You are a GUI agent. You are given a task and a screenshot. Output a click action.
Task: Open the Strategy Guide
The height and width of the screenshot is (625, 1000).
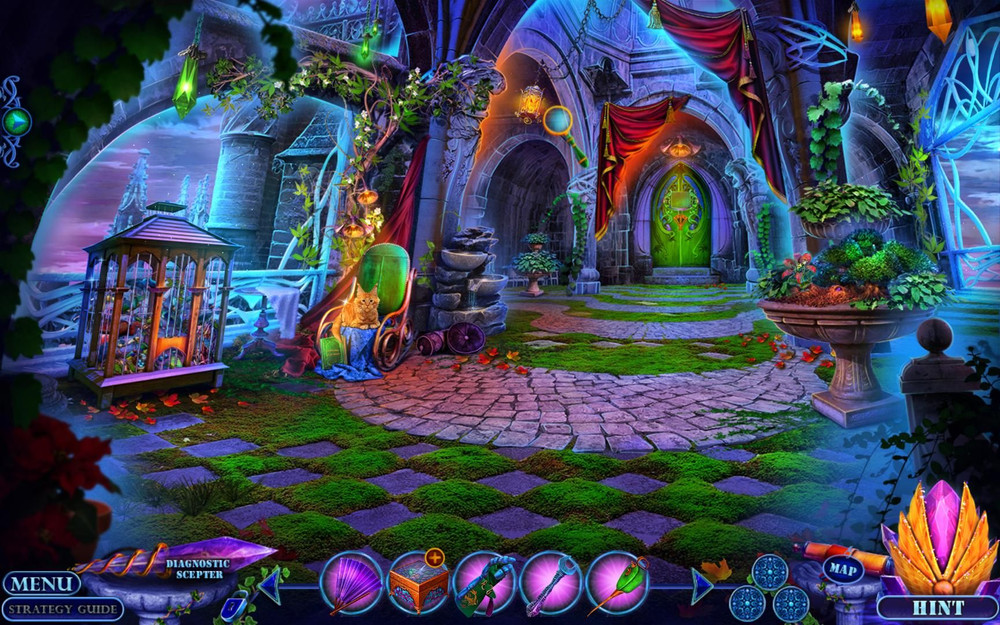click(62, 609)
